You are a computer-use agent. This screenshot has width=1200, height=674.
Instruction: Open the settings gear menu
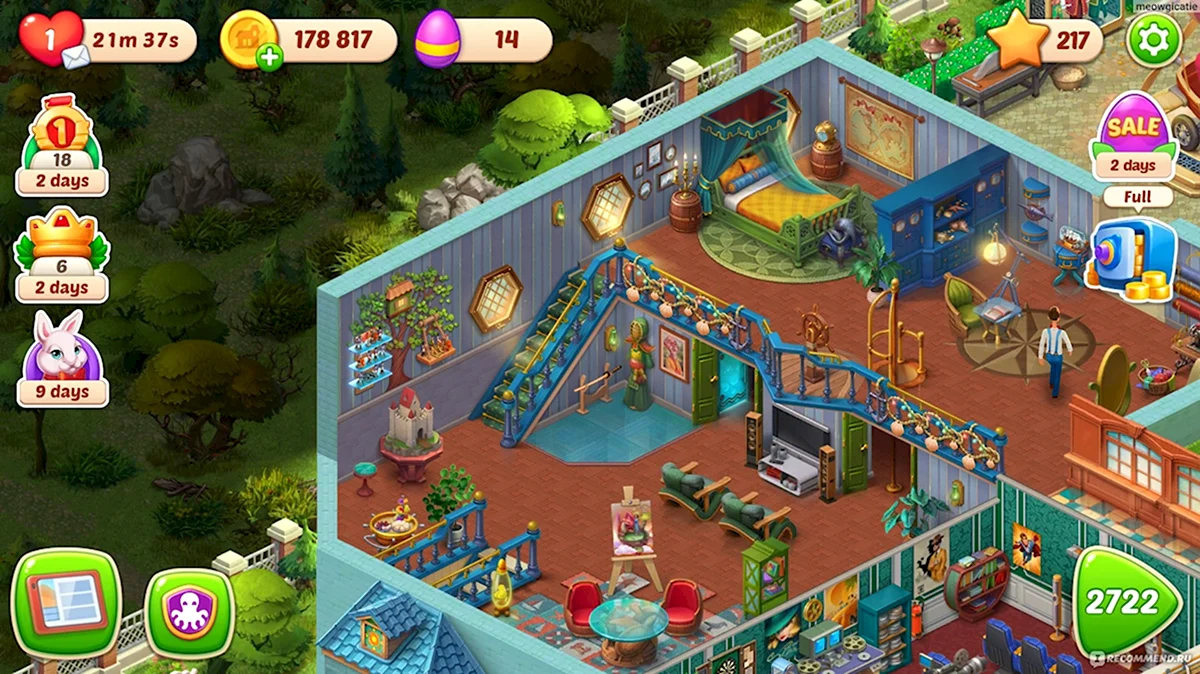(x=1154, y=40)
